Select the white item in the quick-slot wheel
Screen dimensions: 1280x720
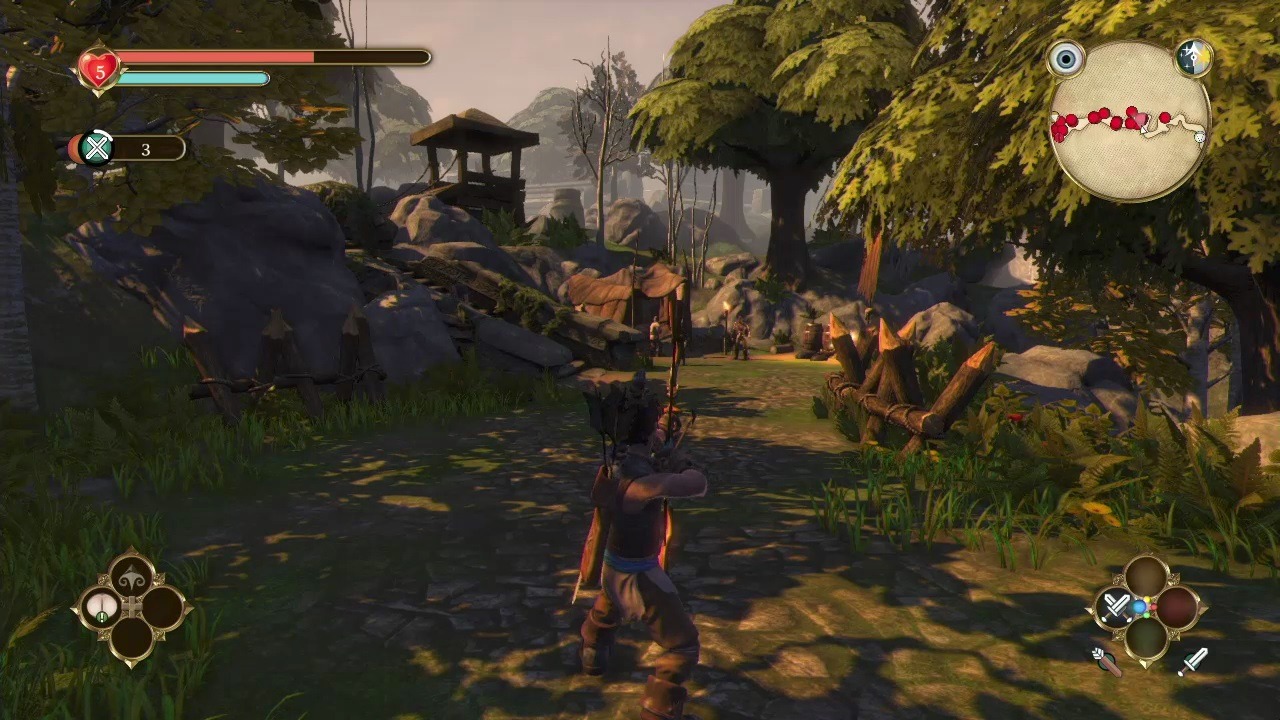click(101, 607)
